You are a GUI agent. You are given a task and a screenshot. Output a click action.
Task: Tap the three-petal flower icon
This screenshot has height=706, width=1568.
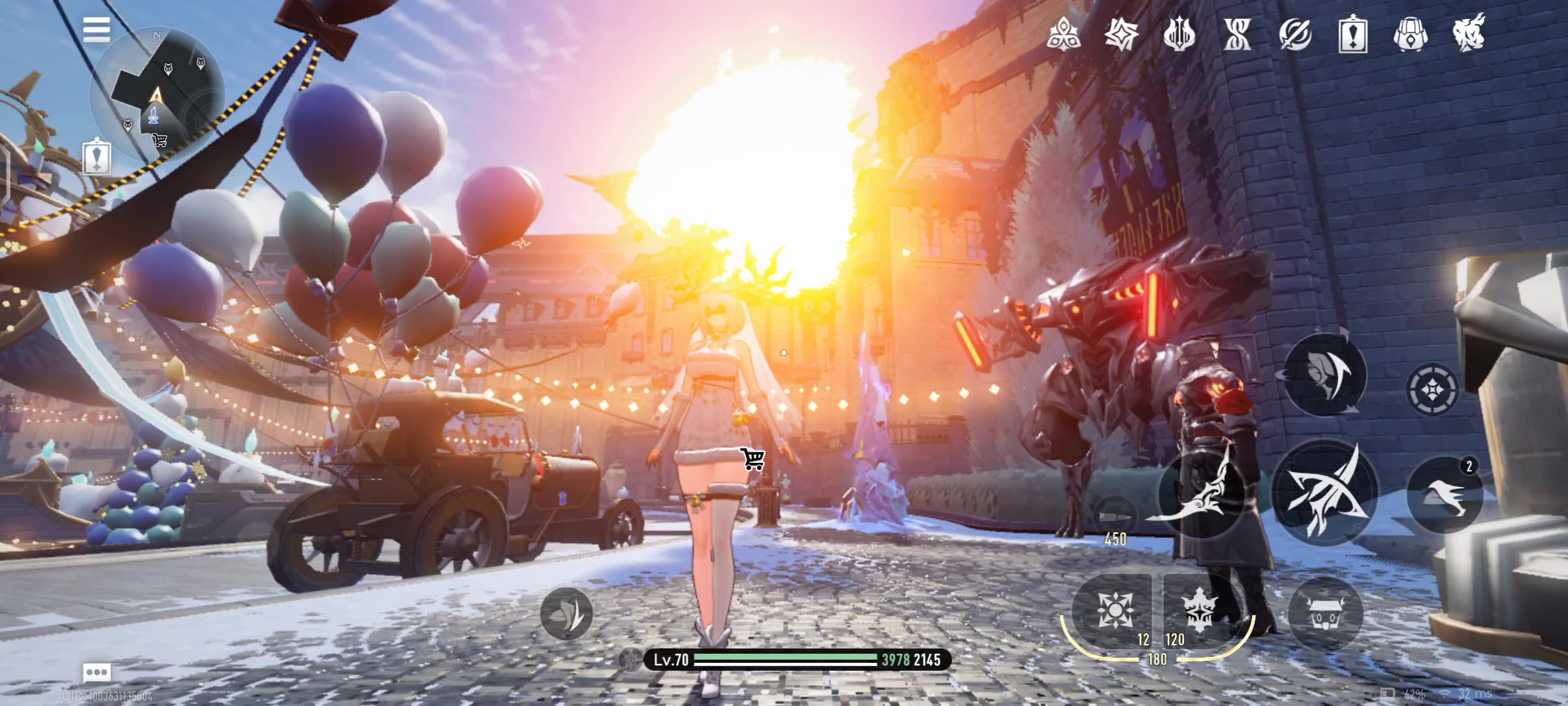pyautogui.click(x=1063, y=34)
